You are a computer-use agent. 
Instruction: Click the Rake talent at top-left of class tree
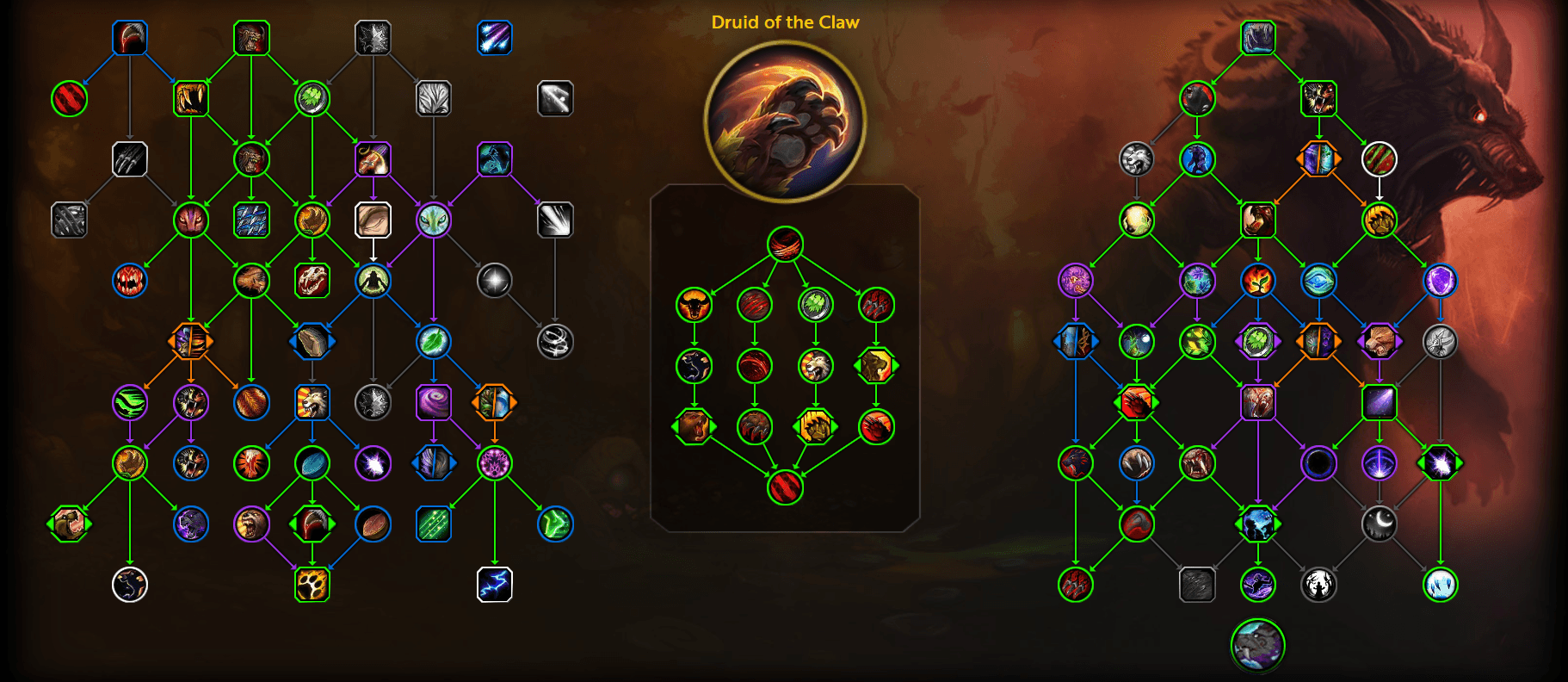coord(130,38)
